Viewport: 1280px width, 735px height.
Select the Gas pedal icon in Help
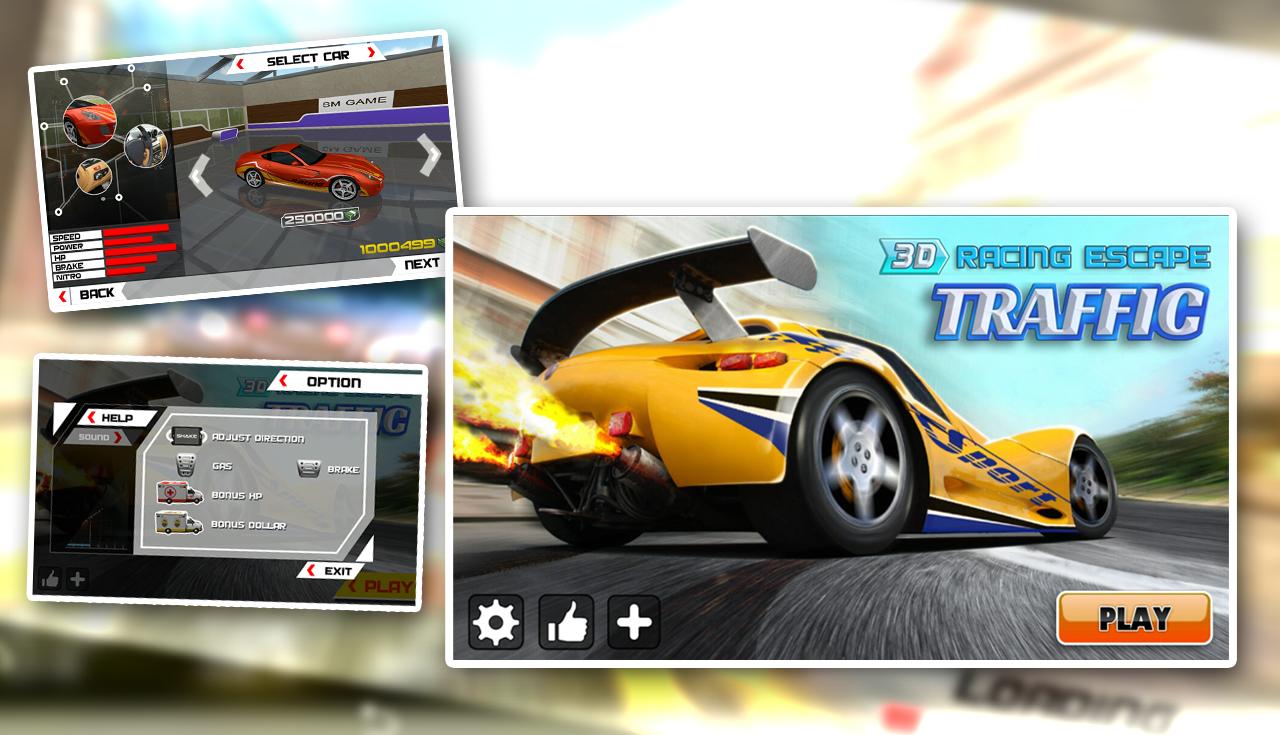coord(184,466)
